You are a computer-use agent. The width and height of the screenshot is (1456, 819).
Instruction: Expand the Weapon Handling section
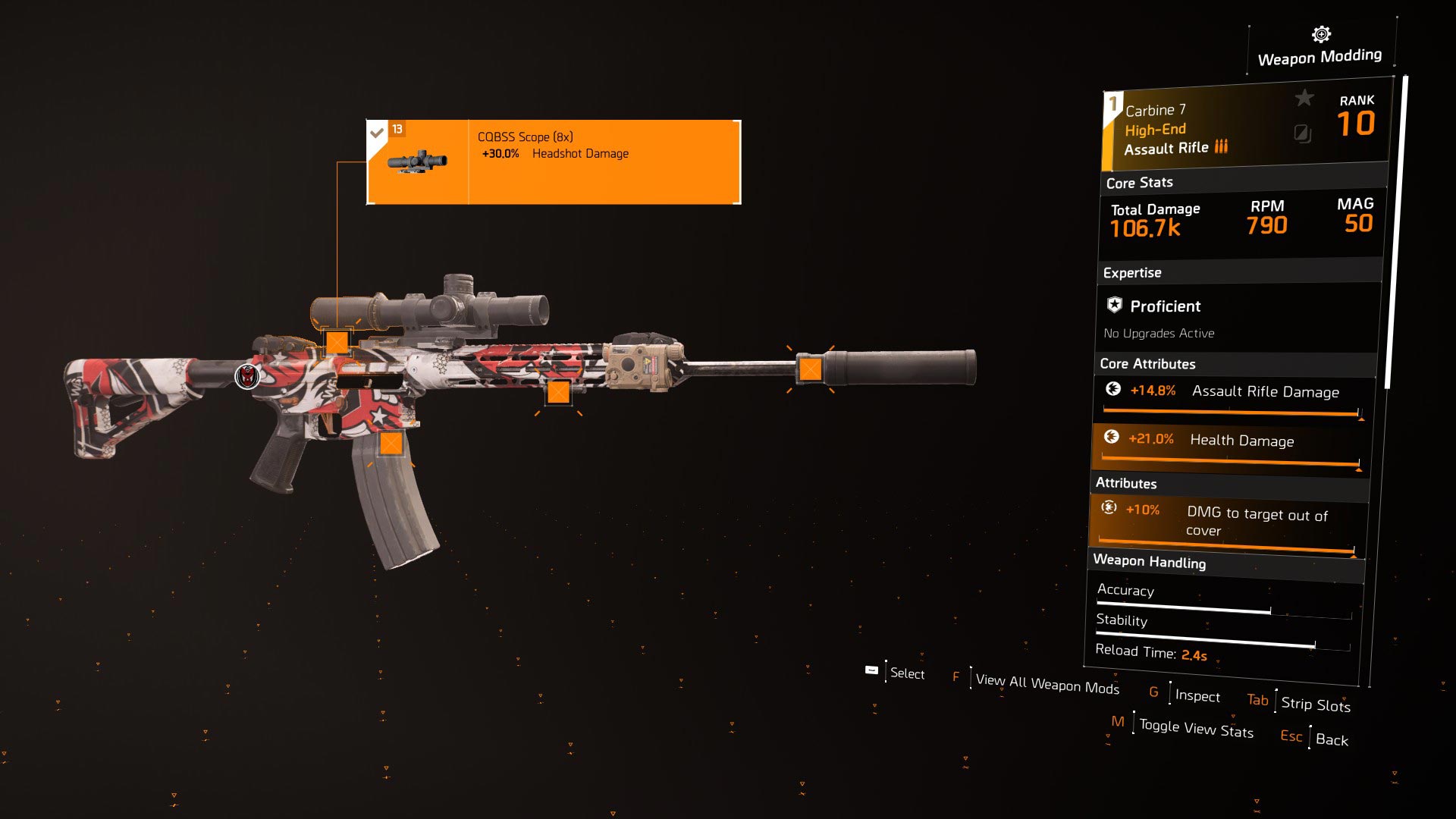1150,563
